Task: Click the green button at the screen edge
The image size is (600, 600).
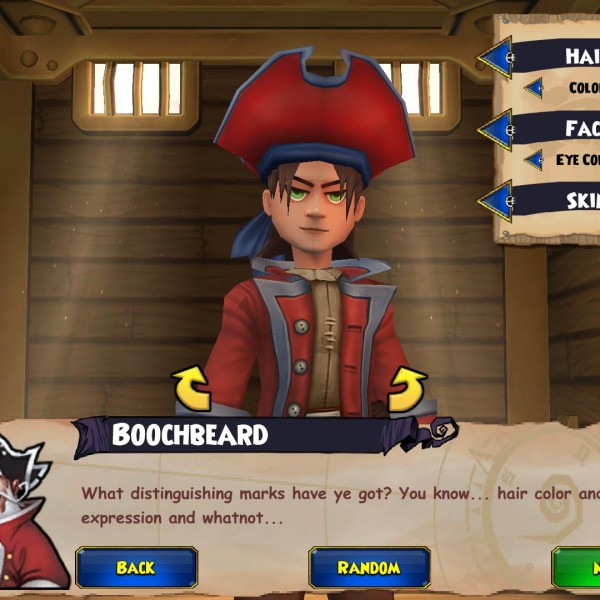Action: coord(579,567)
